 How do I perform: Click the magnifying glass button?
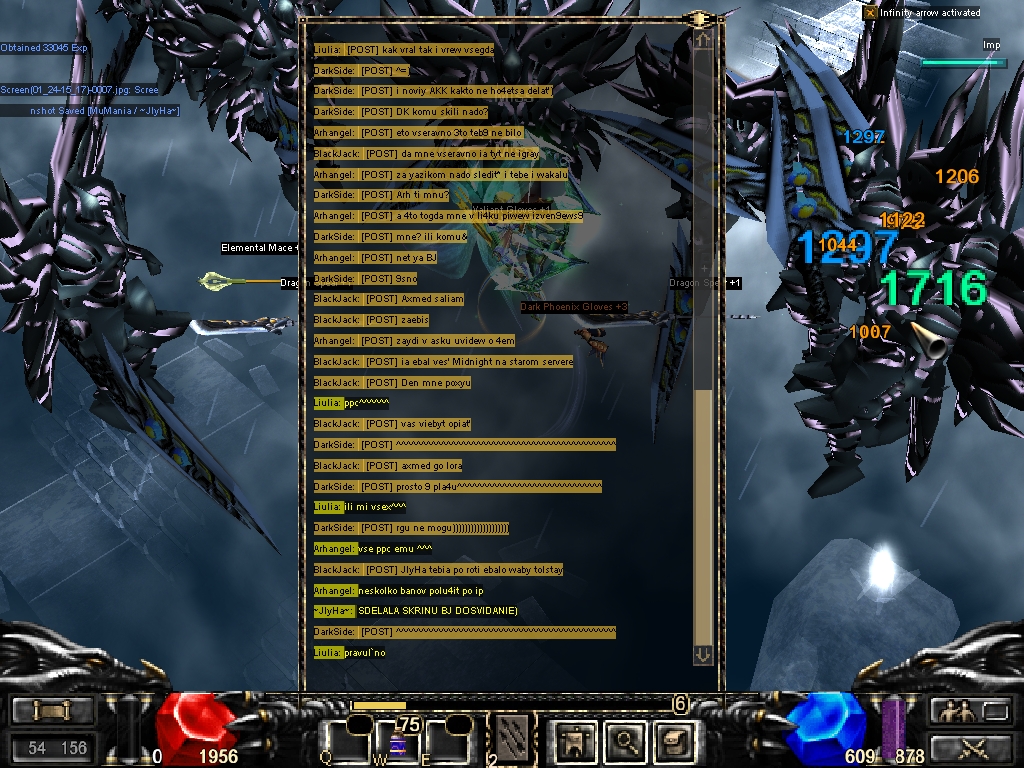point(626,741)
